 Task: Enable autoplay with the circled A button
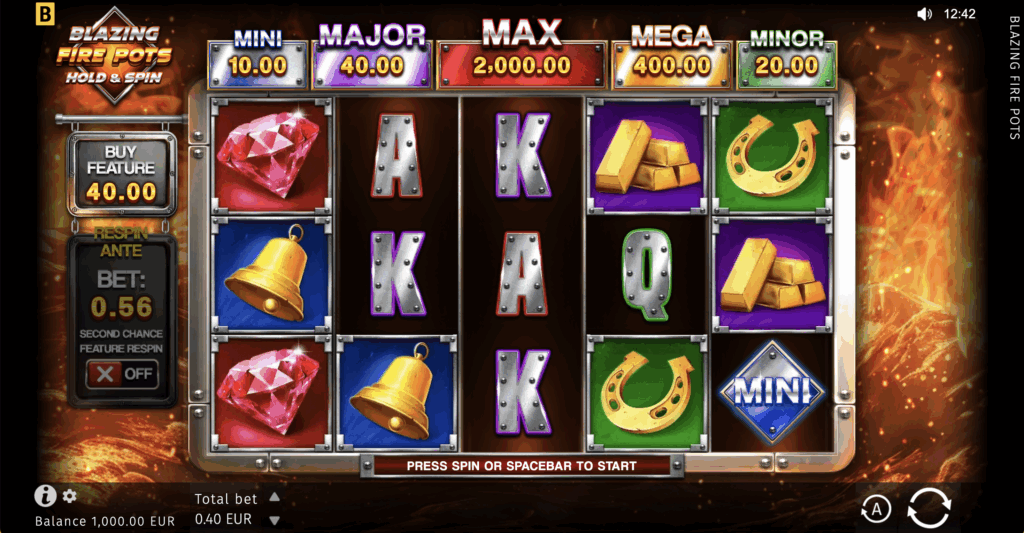coord(876,509)
